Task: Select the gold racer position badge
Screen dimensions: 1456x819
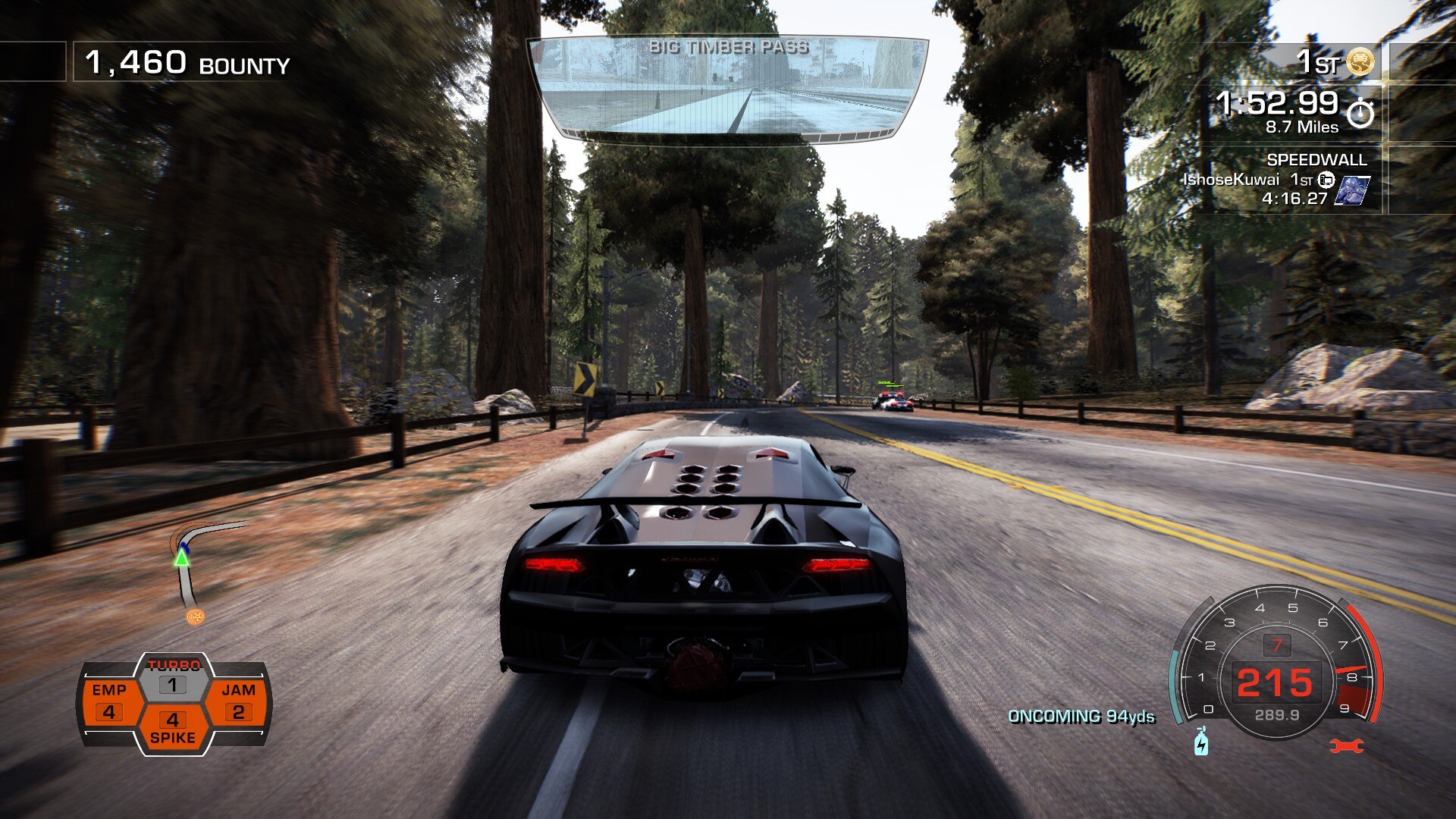Action: 1361,62
